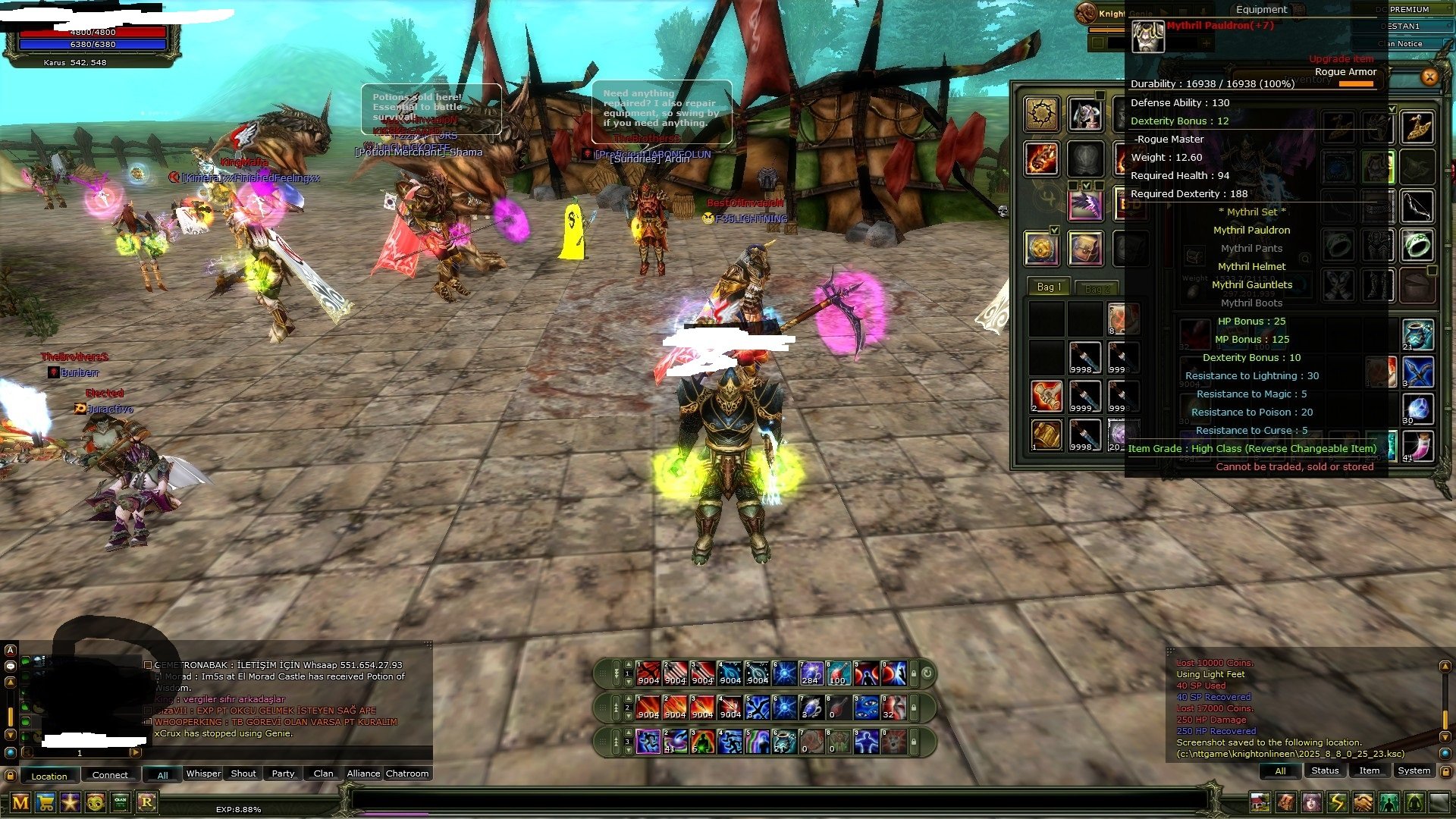
Task: Select the green ring equipment slot
Action: click(1417, 246)
